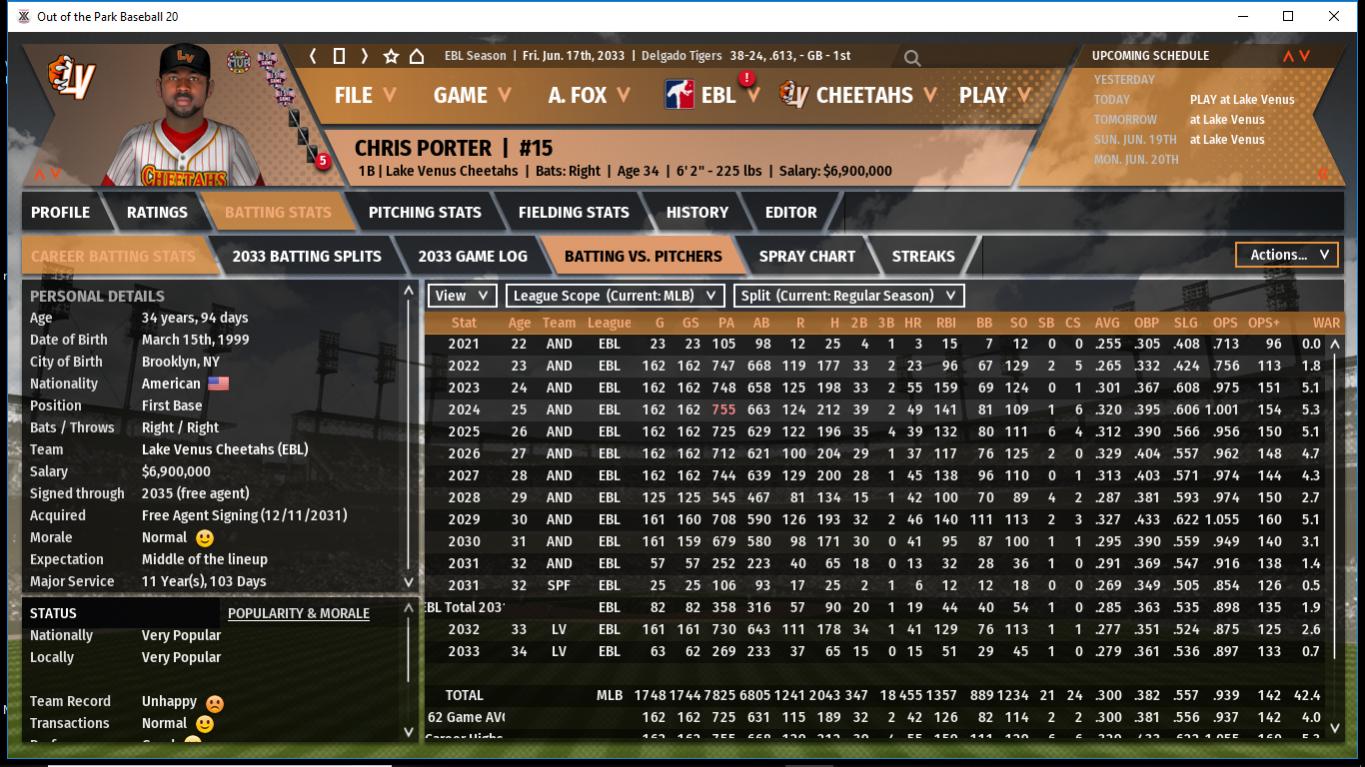This screenshot has height=767, width=1365.
Task: Open the EBL league menu
Action: coord(716,95)
